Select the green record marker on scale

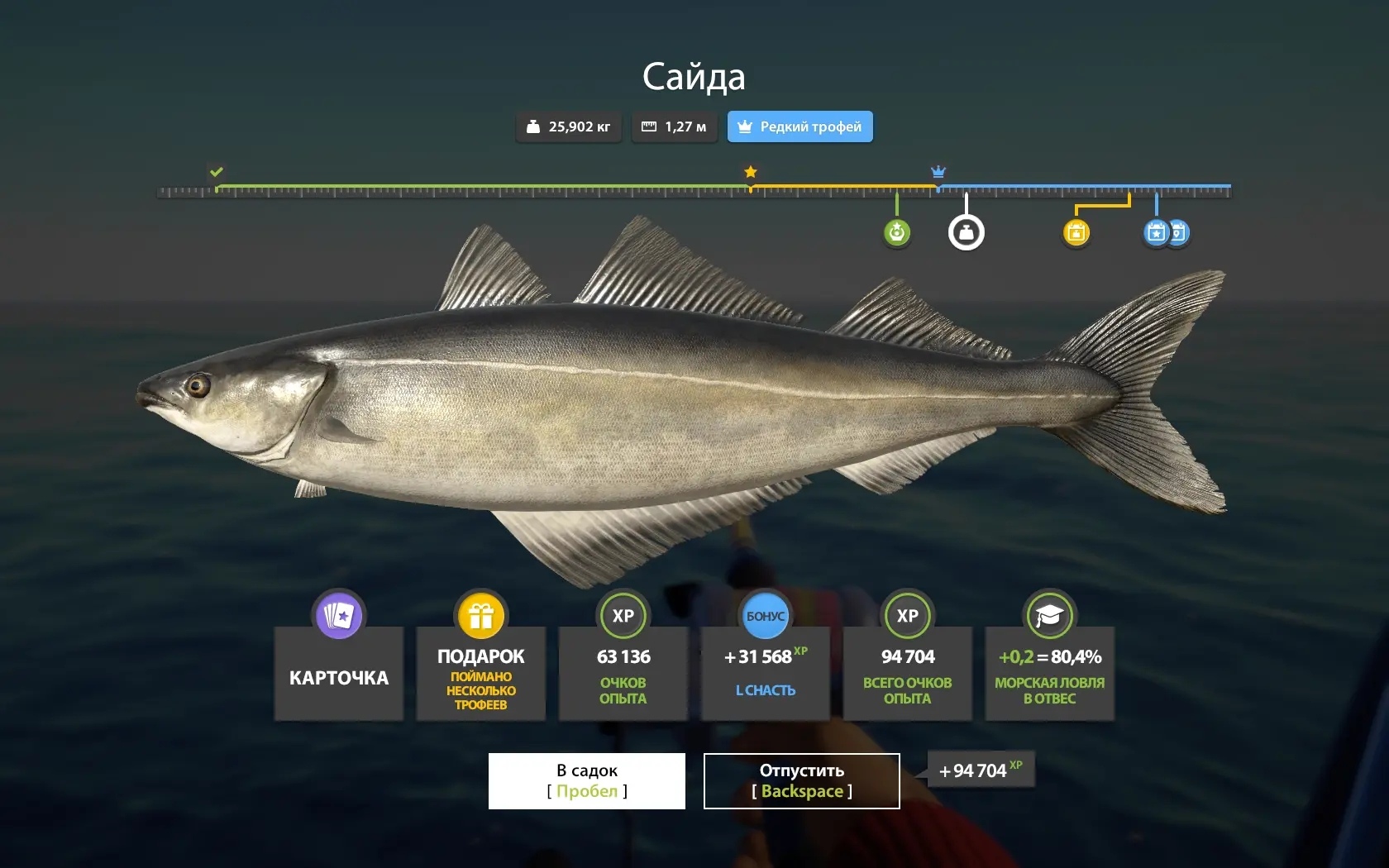[897, 232]
